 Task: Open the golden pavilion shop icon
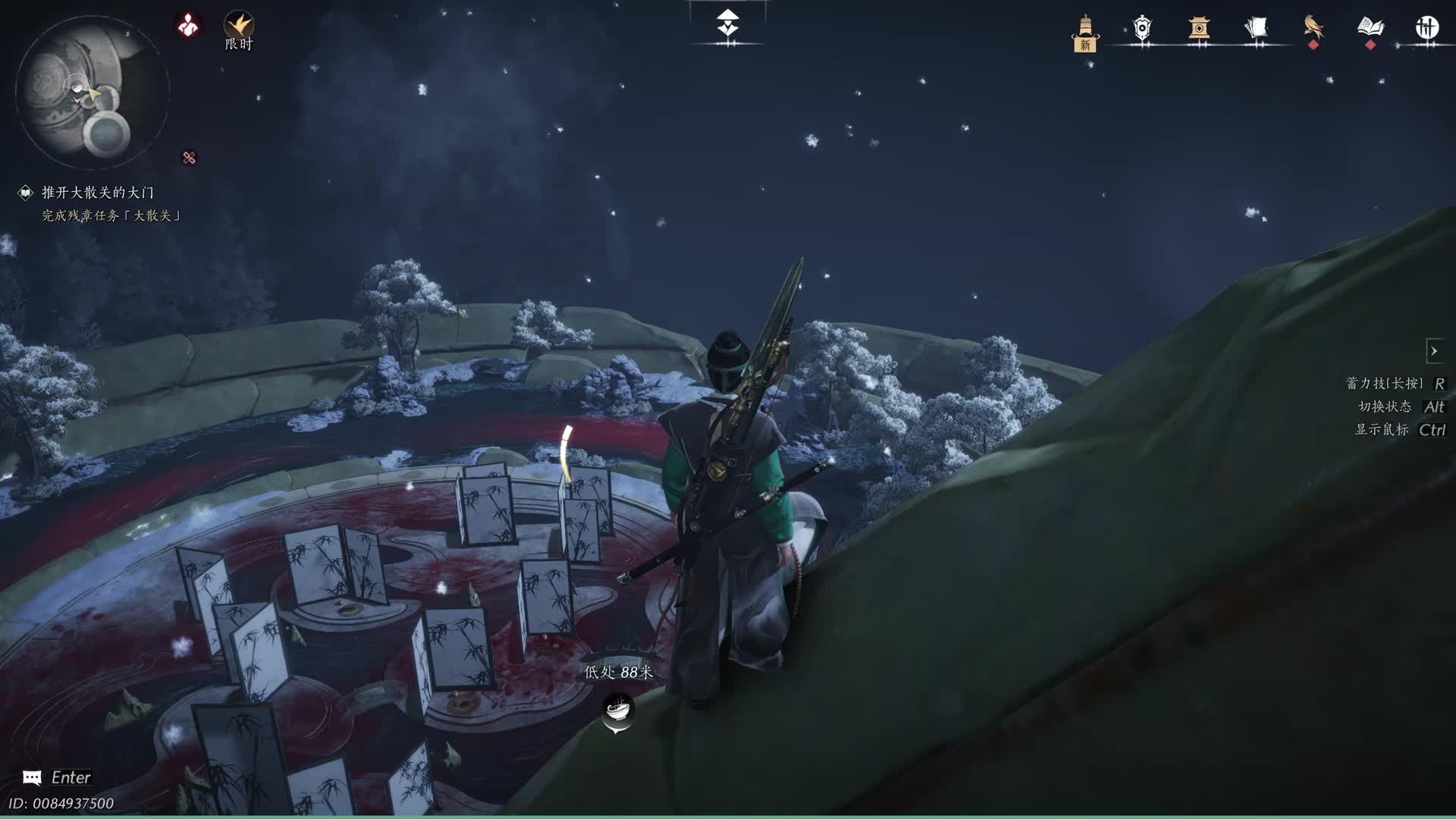pos(1199,29)
